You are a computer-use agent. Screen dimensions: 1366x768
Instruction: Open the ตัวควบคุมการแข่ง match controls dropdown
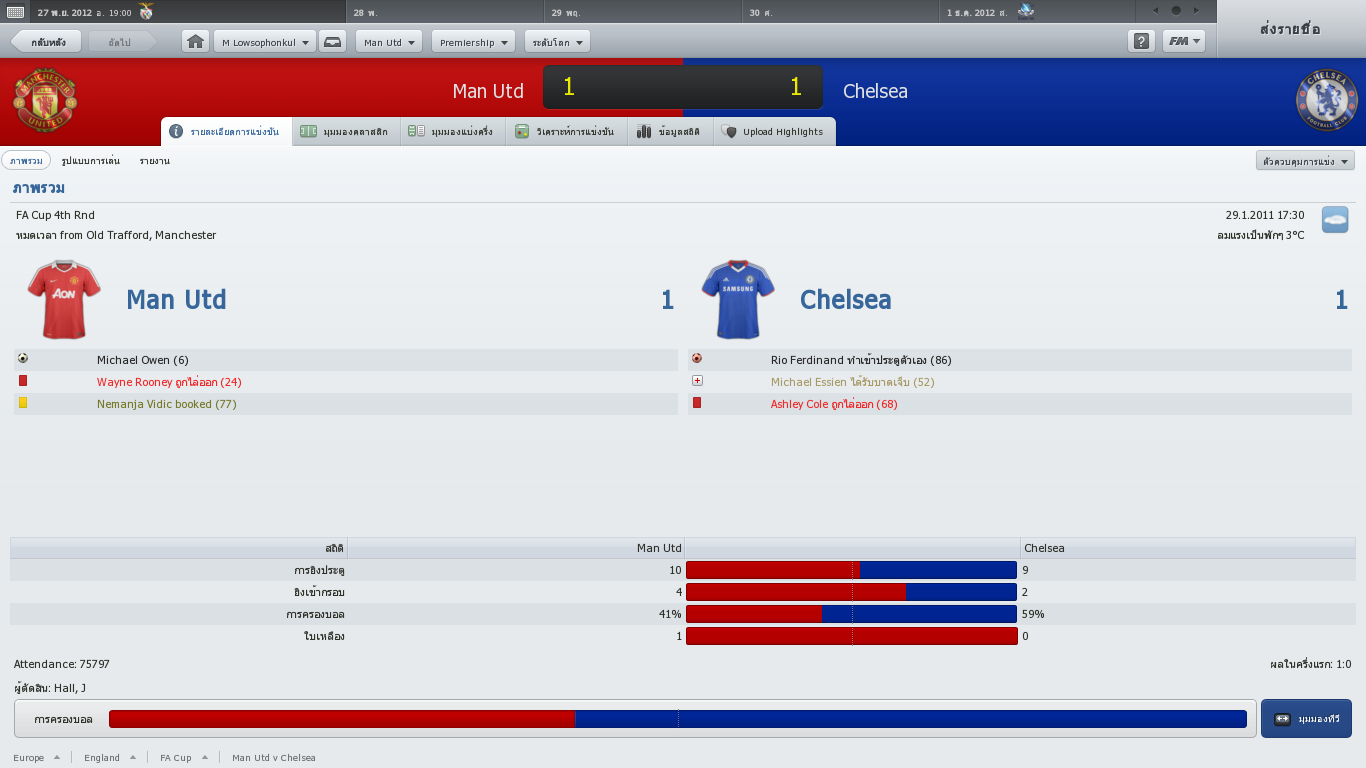coord(1305,161)
